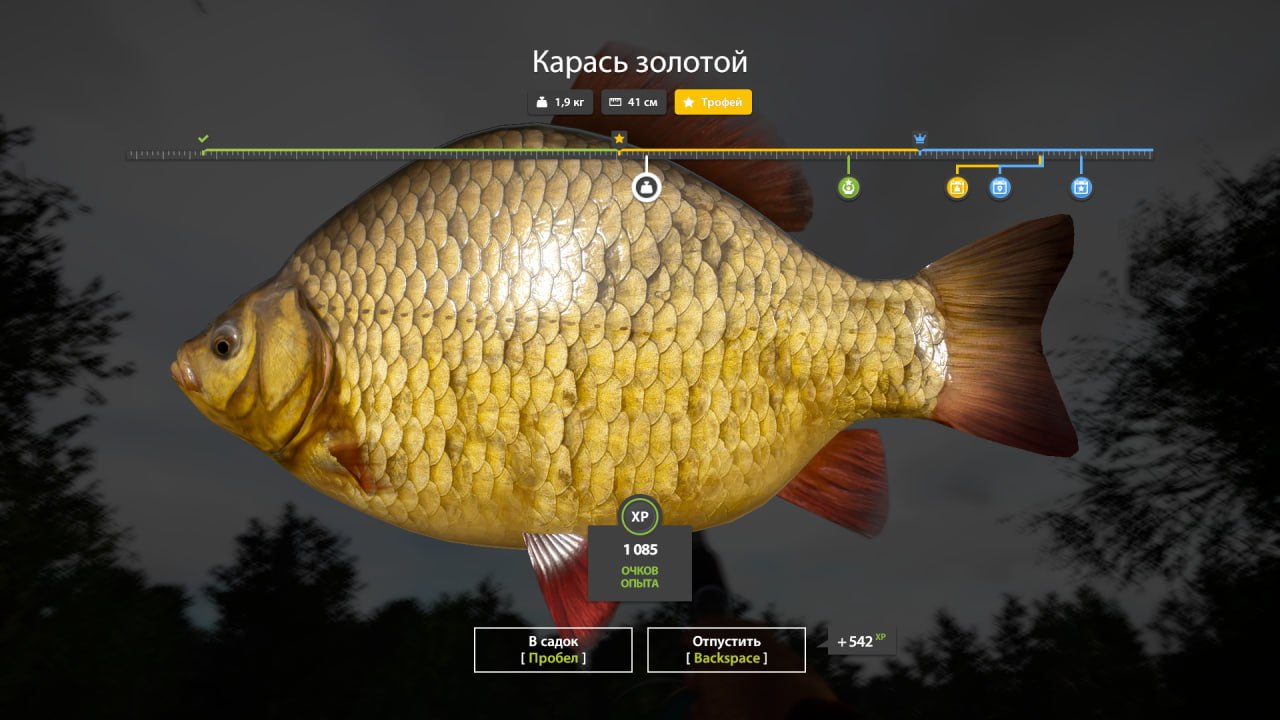
Task: Select the yellow calendar record icon
Action: pos(957,187)
